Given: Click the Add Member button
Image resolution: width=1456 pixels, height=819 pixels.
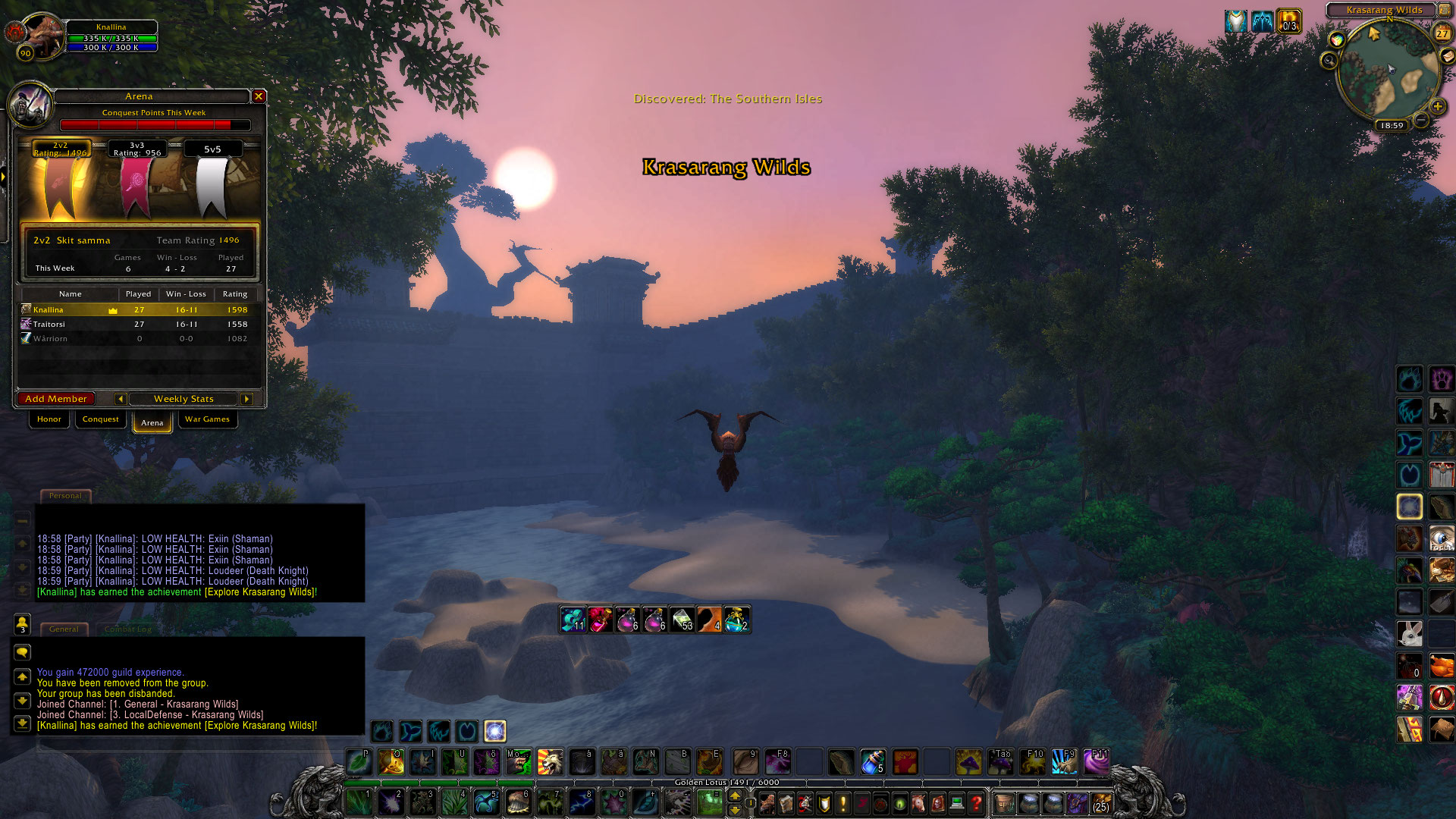Looking at the screenshot, I should (x=56, y=399).
